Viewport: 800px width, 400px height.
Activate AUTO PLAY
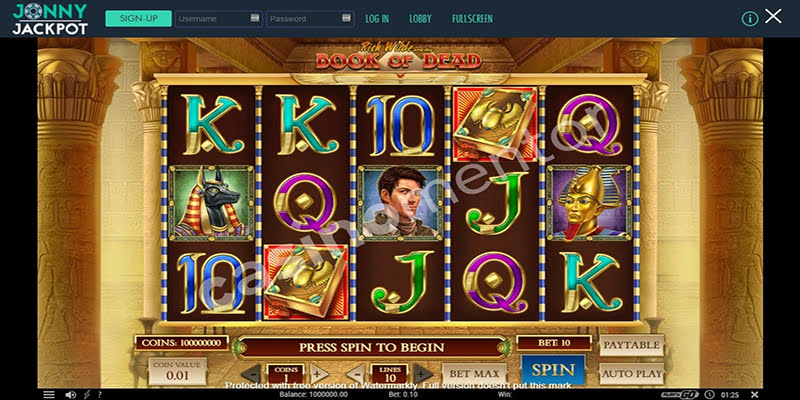(x=630, y=374)
